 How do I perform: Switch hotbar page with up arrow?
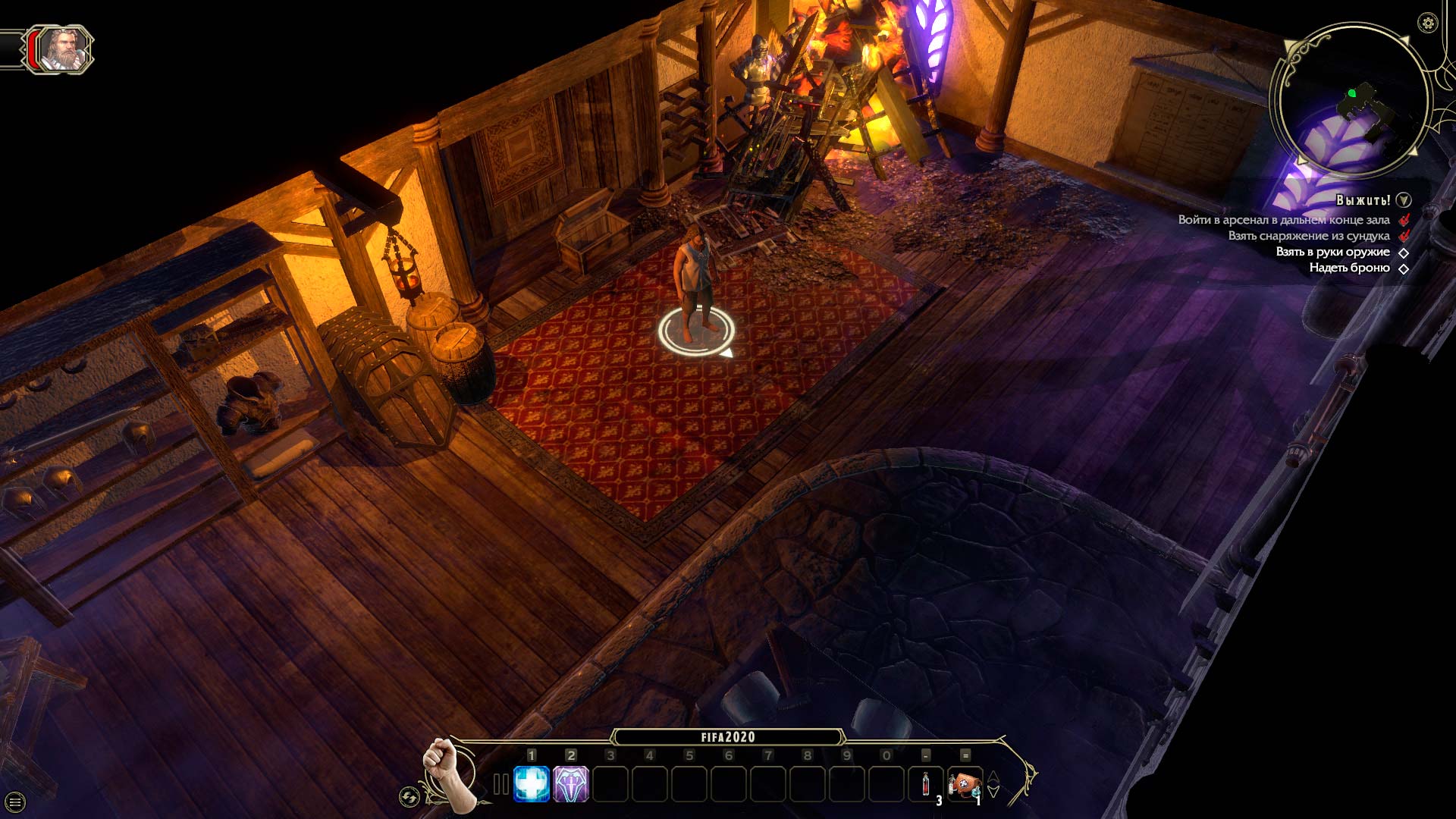[x=993, y=777]
